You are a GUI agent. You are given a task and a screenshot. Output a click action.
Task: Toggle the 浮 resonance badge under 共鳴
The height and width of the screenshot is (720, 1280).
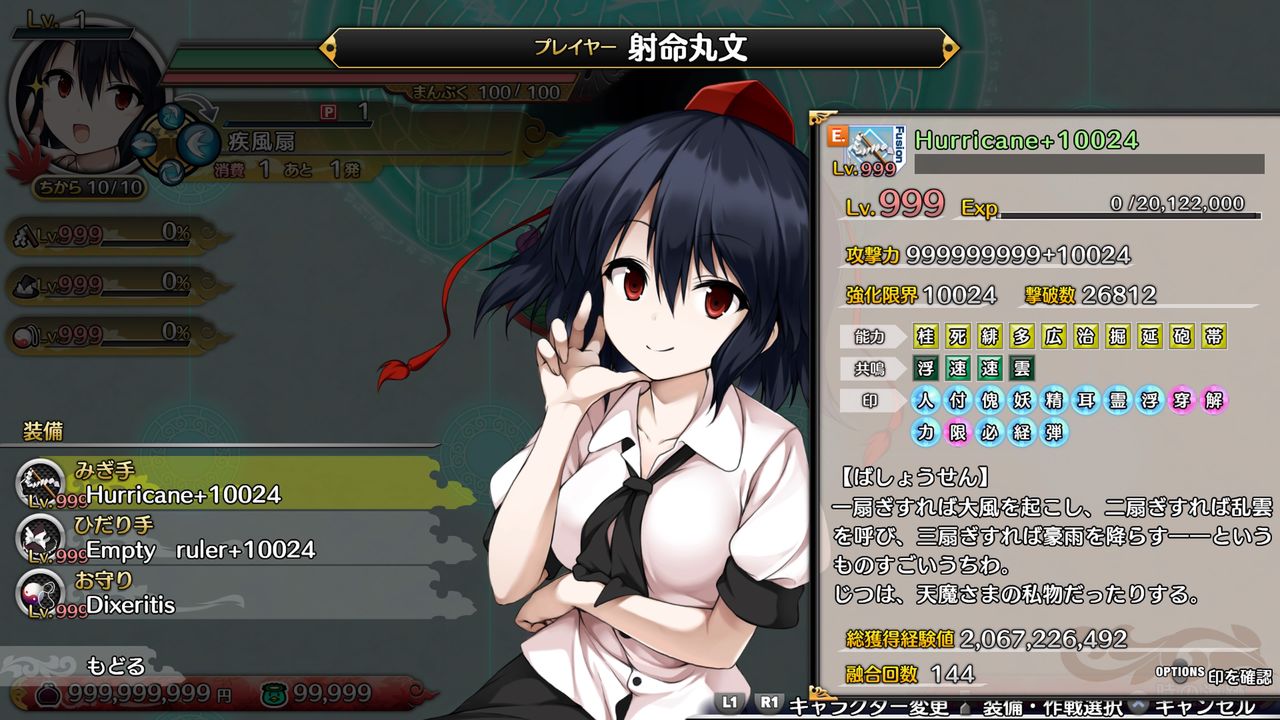pyautogui.click(x=925, y=368)
